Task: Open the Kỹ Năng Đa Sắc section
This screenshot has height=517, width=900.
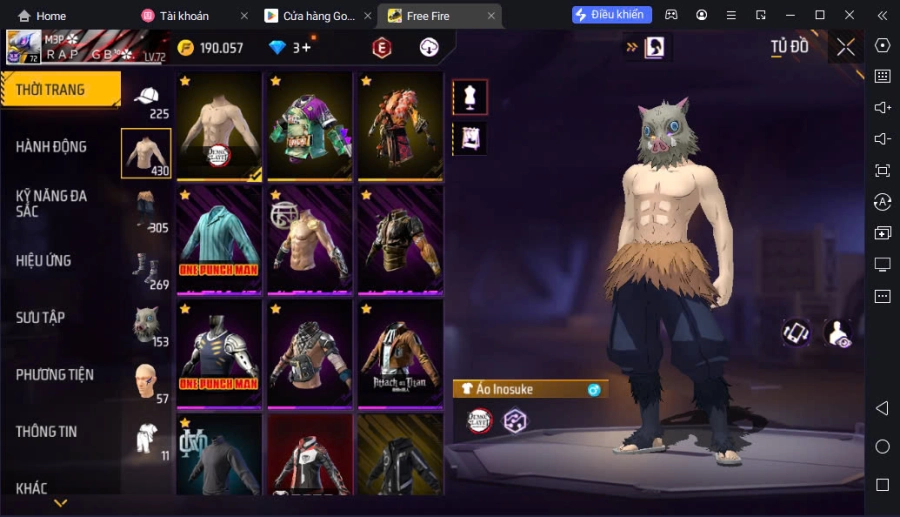Action: (x=52, y=203)
